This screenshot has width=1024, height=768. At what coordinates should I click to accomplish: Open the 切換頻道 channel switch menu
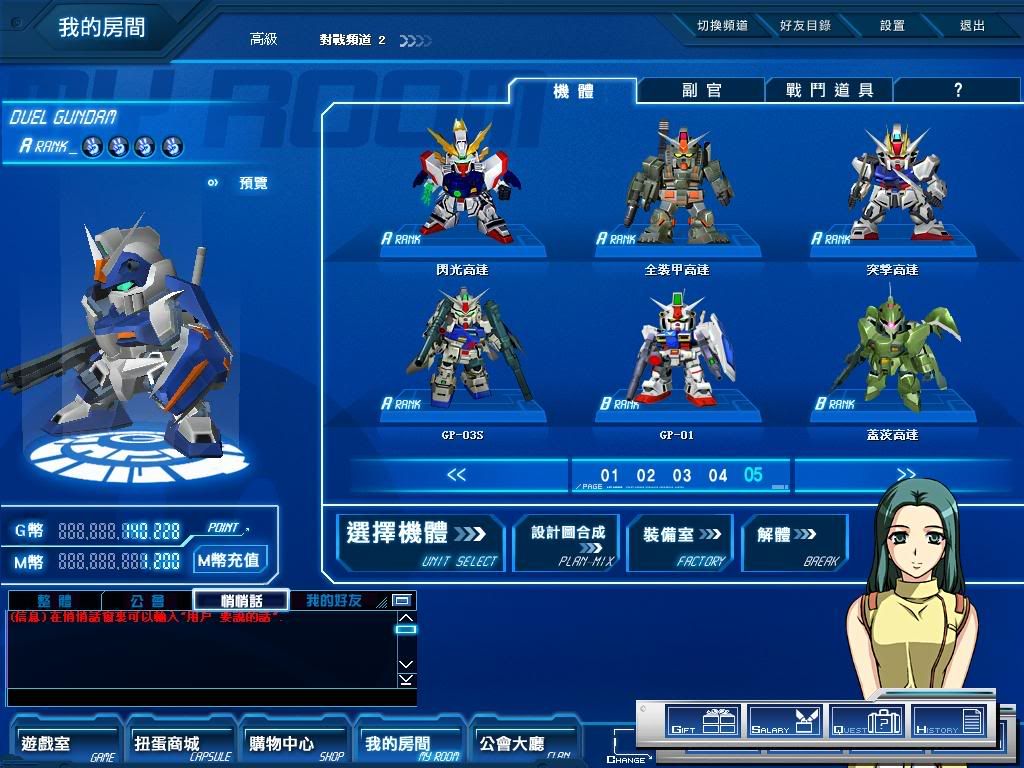tap(722, 26)
